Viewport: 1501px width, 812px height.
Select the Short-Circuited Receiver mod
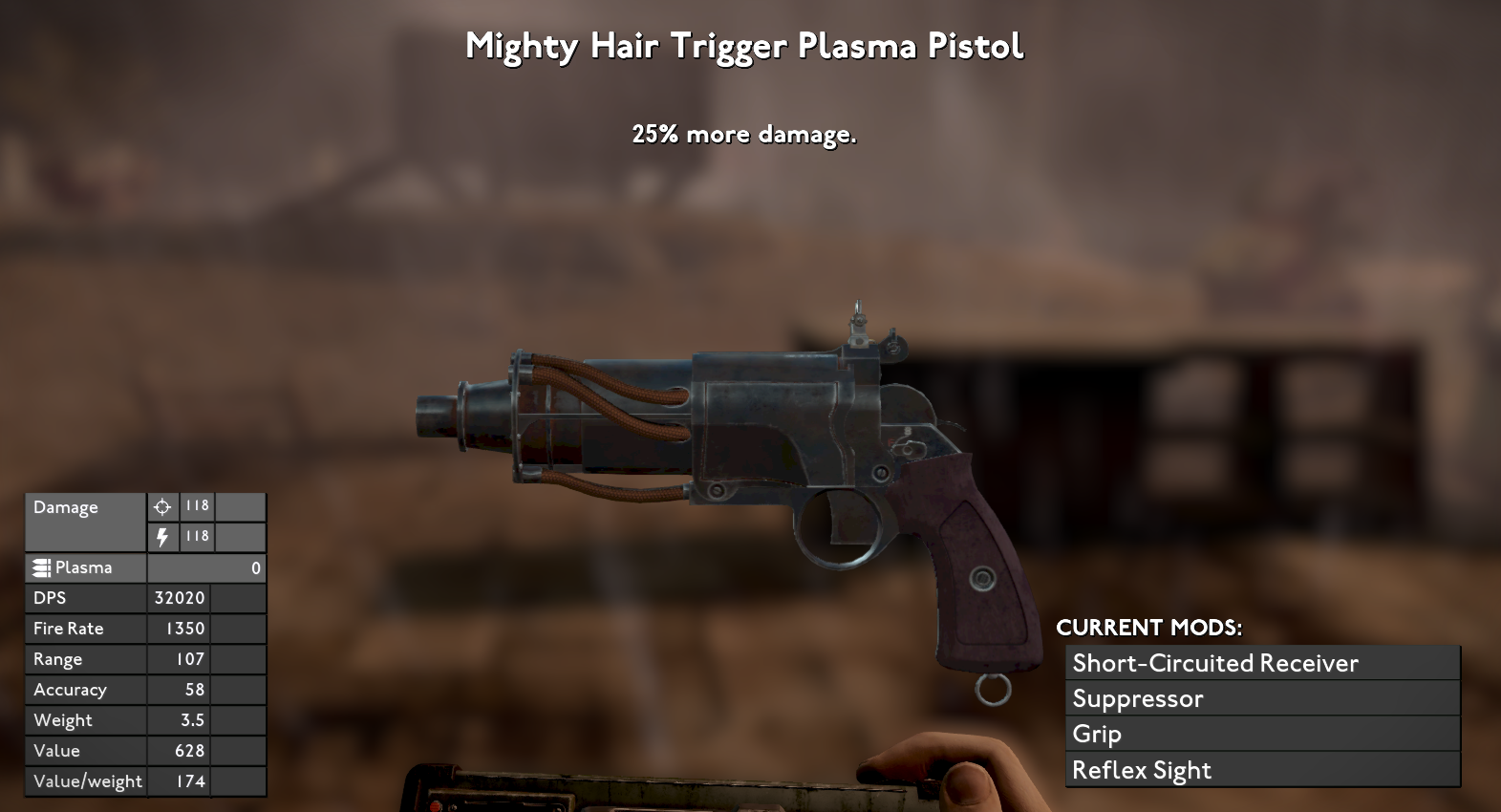tap(1261, 663)
